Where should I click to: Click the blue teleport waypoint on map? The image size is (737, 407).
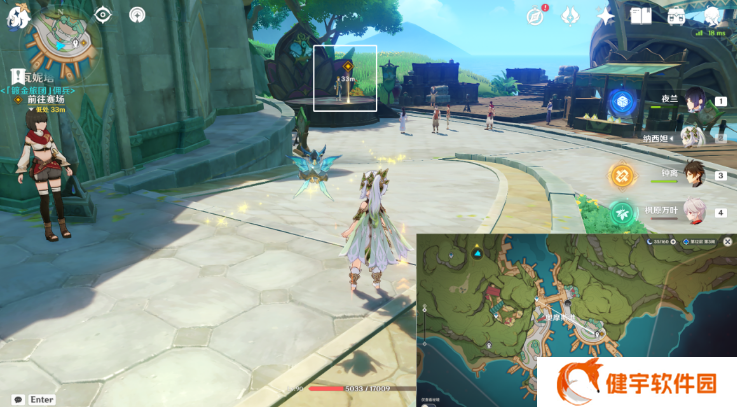click(477, 254)
